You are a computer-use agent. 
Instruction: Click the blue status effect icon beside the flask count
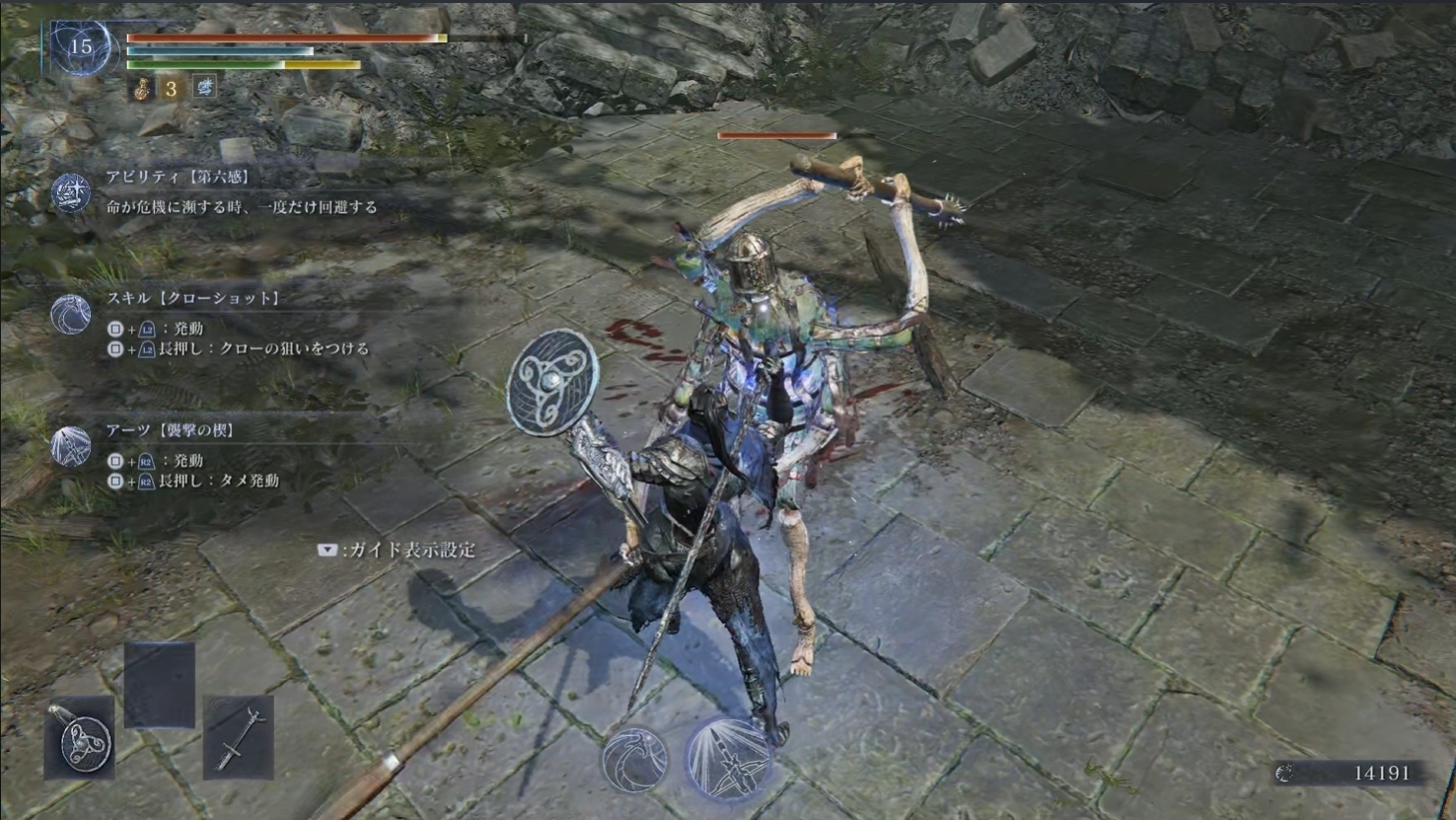(x=204, y=88)
